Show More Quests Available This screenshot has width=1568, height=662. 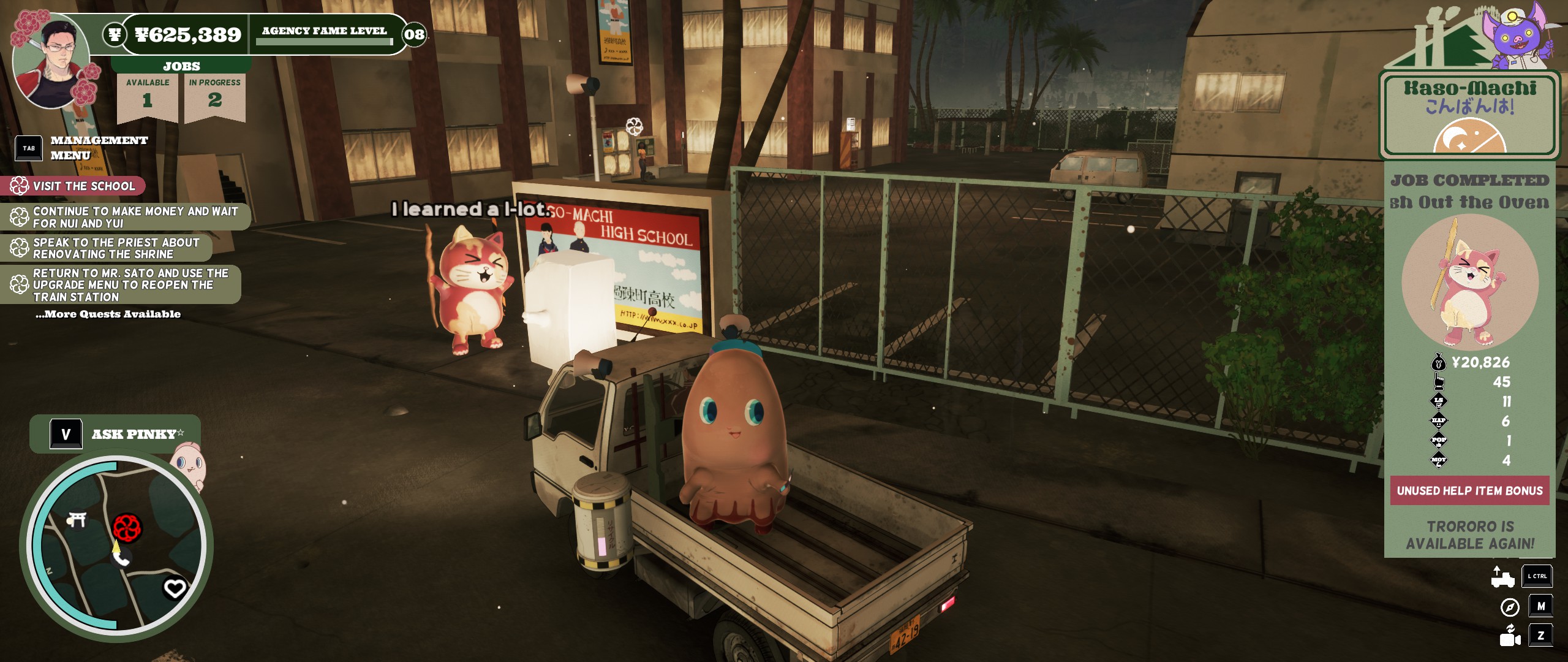pyautogui.click(x=108, y=314)
